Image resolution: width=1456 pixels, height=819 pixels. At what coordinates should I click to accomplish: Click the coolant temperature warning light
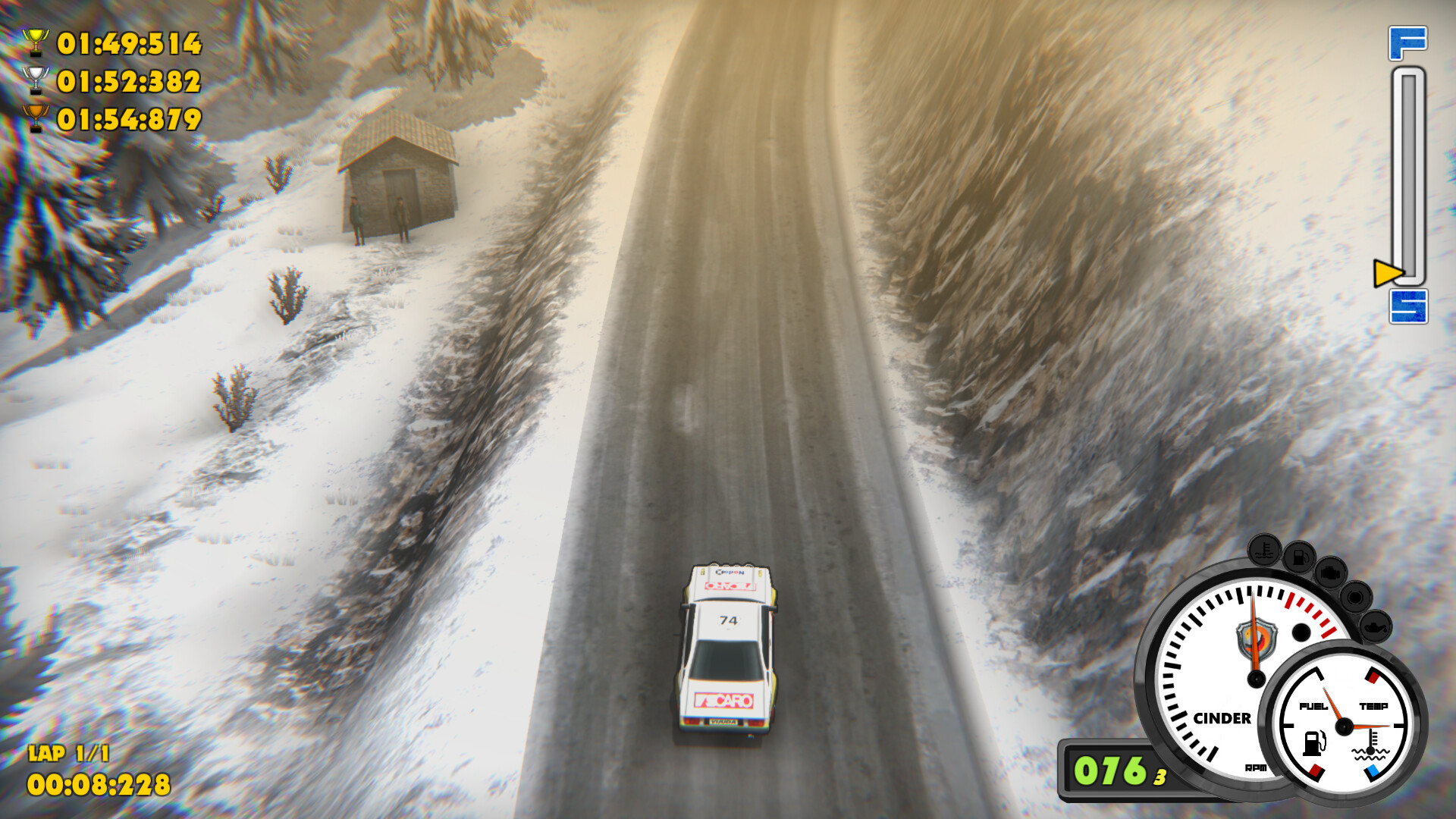click(x=1264, y=551)
